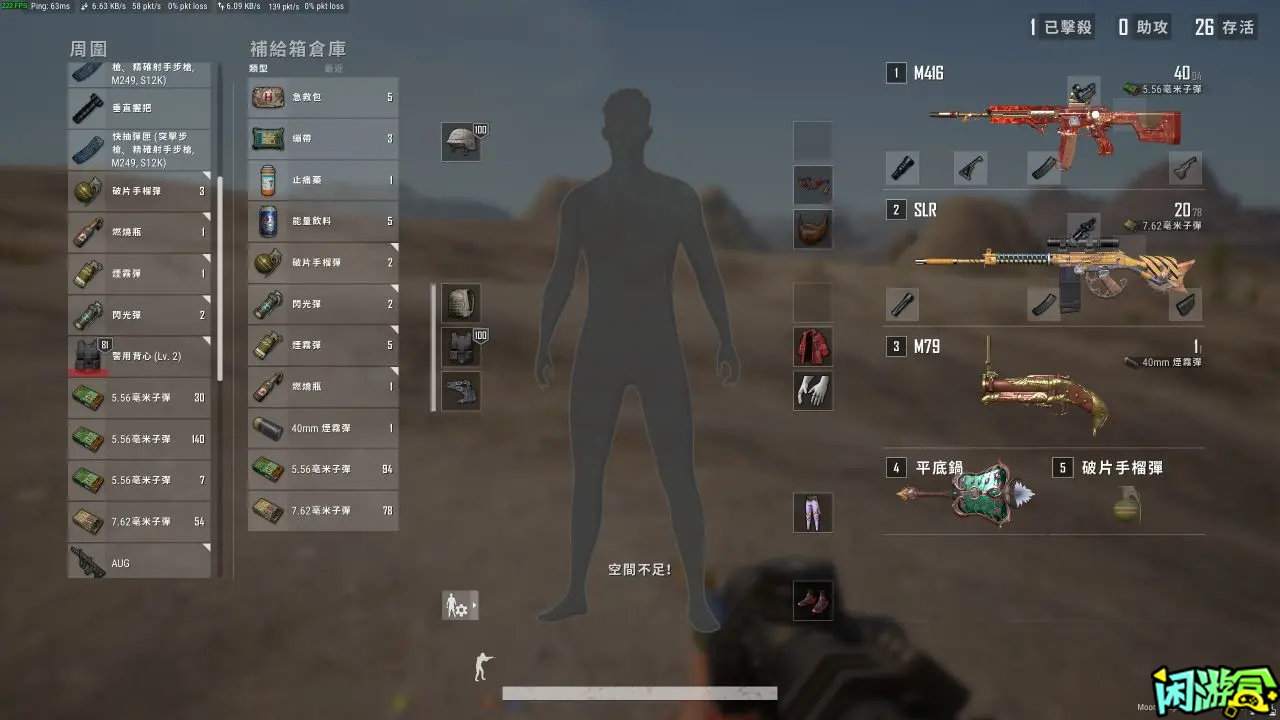Open the emote wheel icon

[460, 604]
